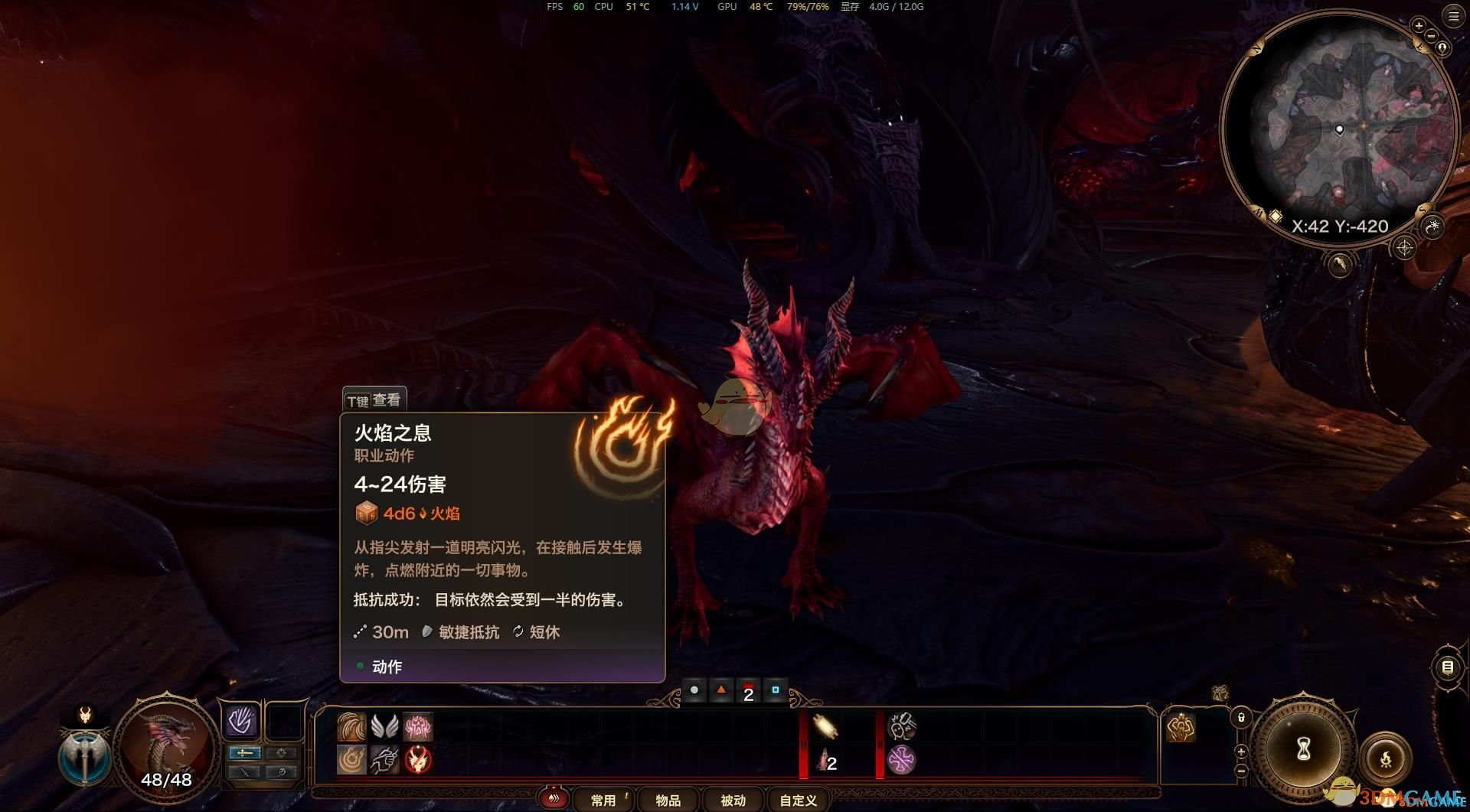Open the leftmost red flame hotbar menu
The image size is (1470, 812).
pyautogui.click(x=554, y=798)
